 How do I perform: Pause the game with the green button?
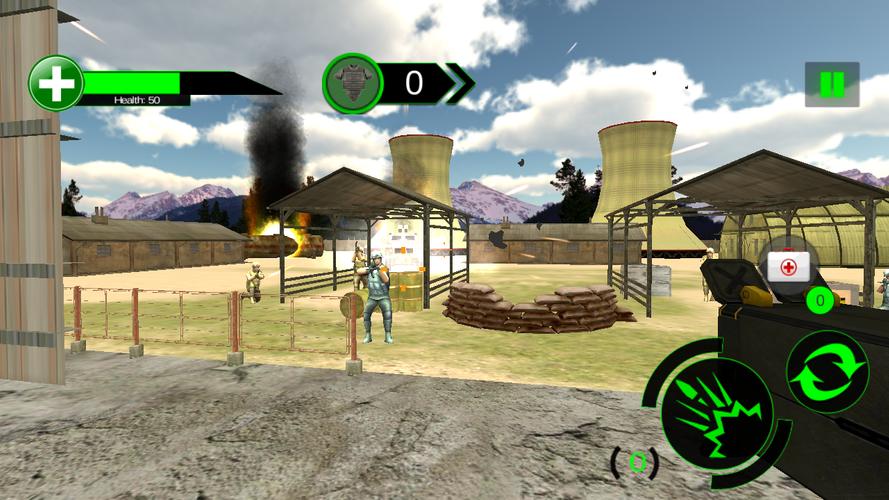[x=831, y=85]
